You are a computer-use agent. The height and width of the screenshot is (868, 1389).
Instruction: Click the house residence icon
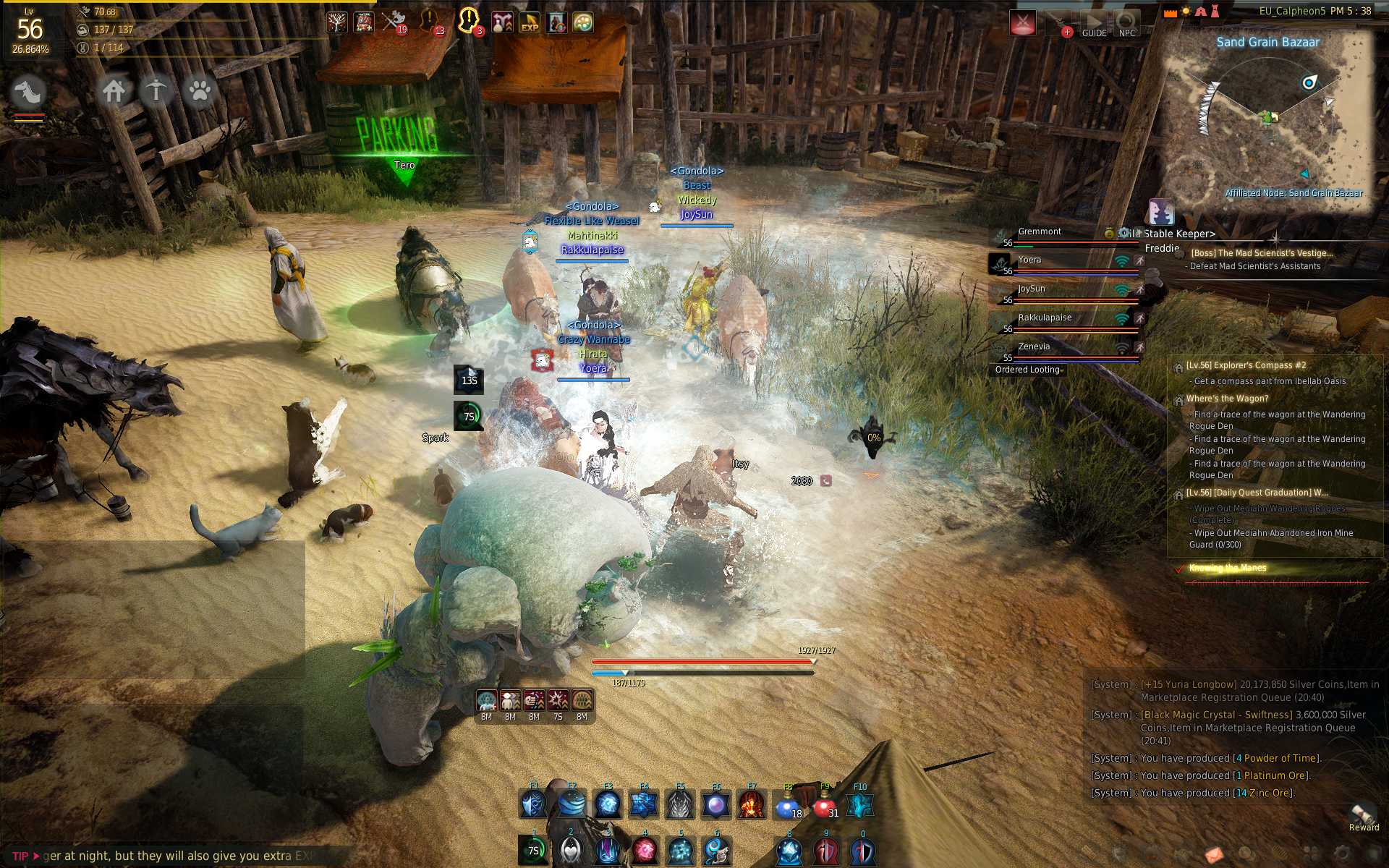click(114, 91)
